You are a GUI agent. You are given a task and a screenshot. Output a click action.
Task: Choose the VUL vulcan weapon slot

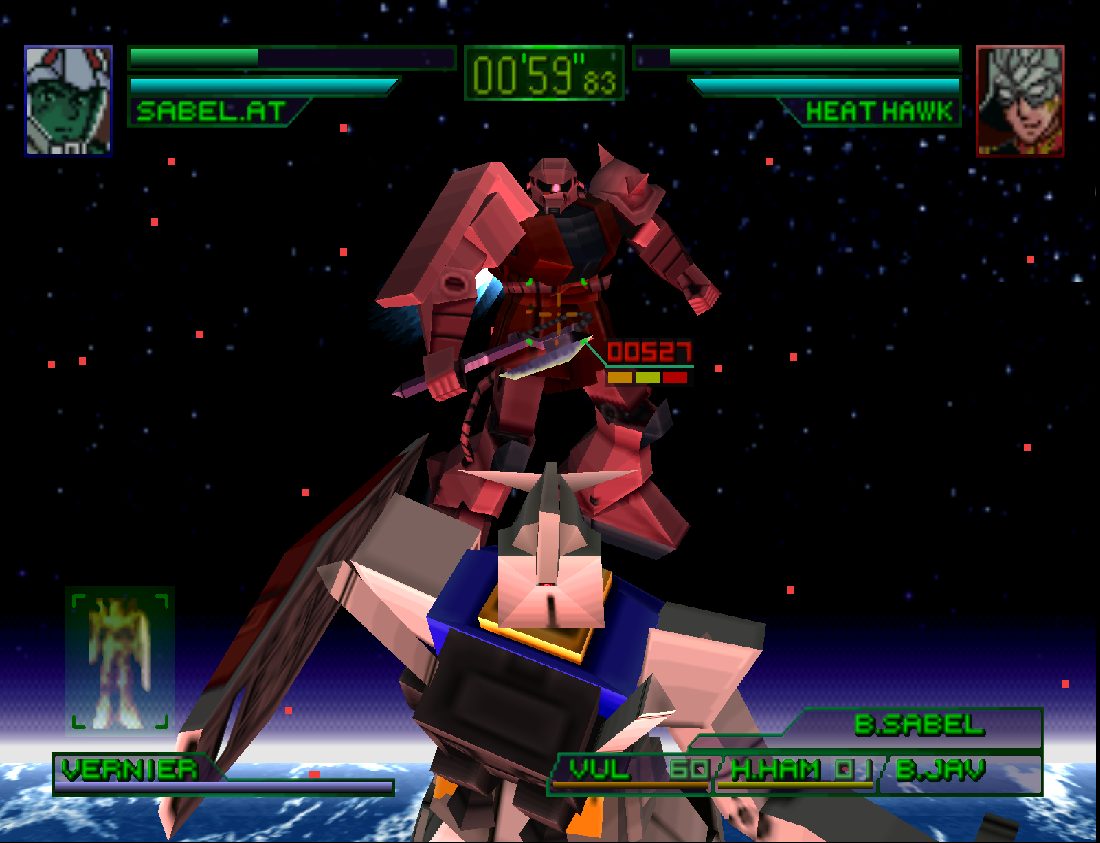pyautogui.click(x=632, y=771)
